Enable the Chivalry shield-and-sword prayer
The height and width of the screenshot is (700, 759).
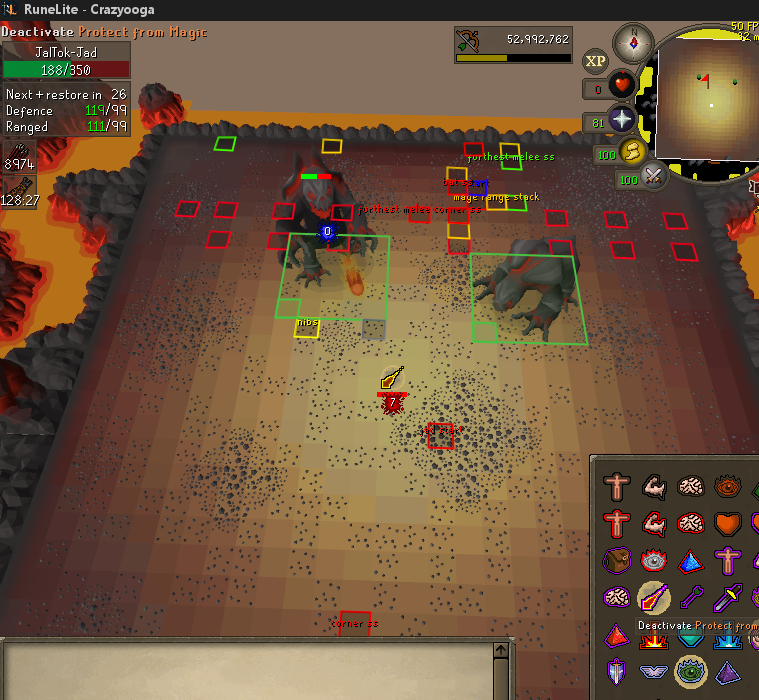(617, 670)
